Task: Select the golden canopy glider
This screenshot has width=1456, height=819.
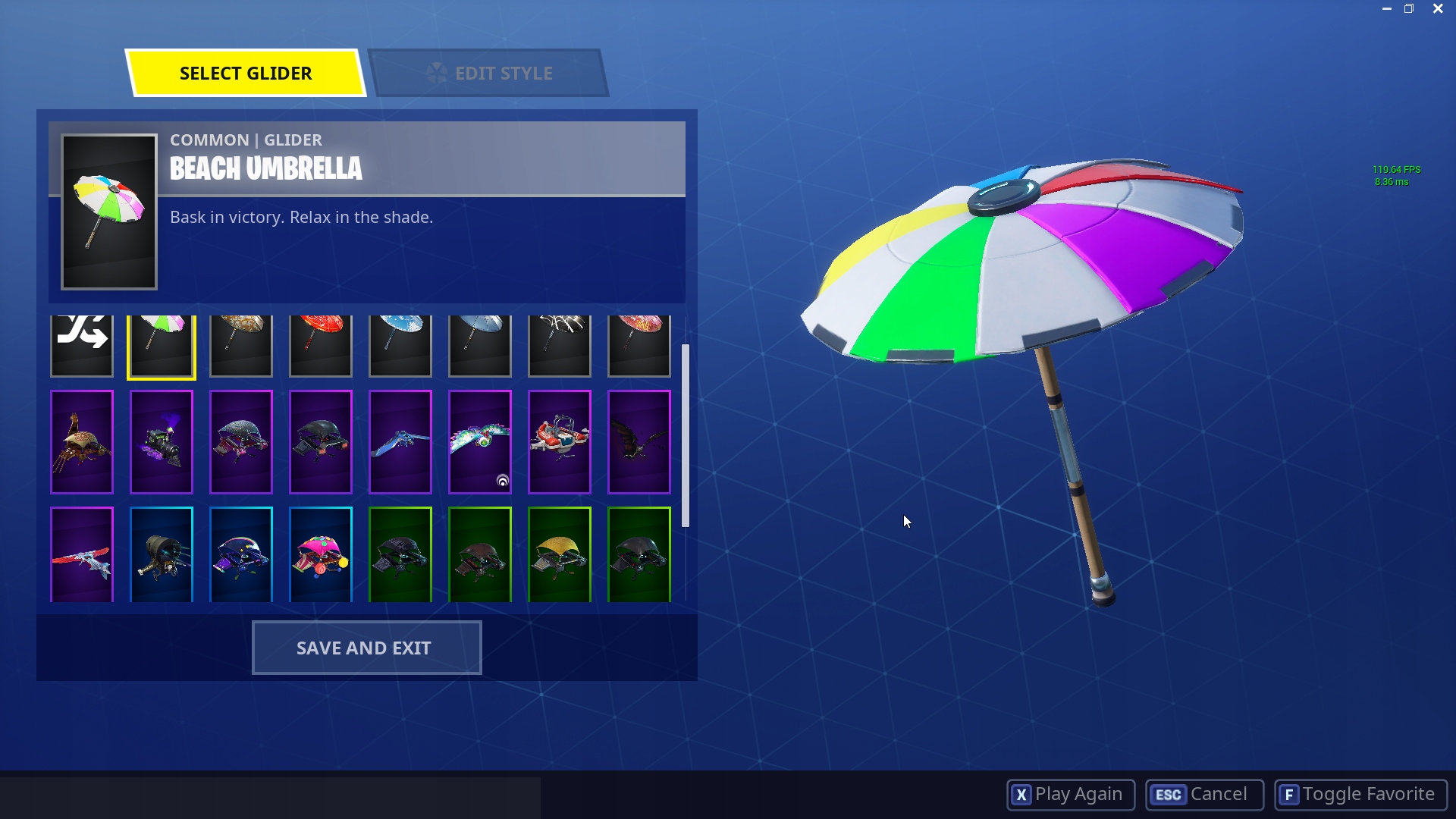Action: click(x=559, y=554)
